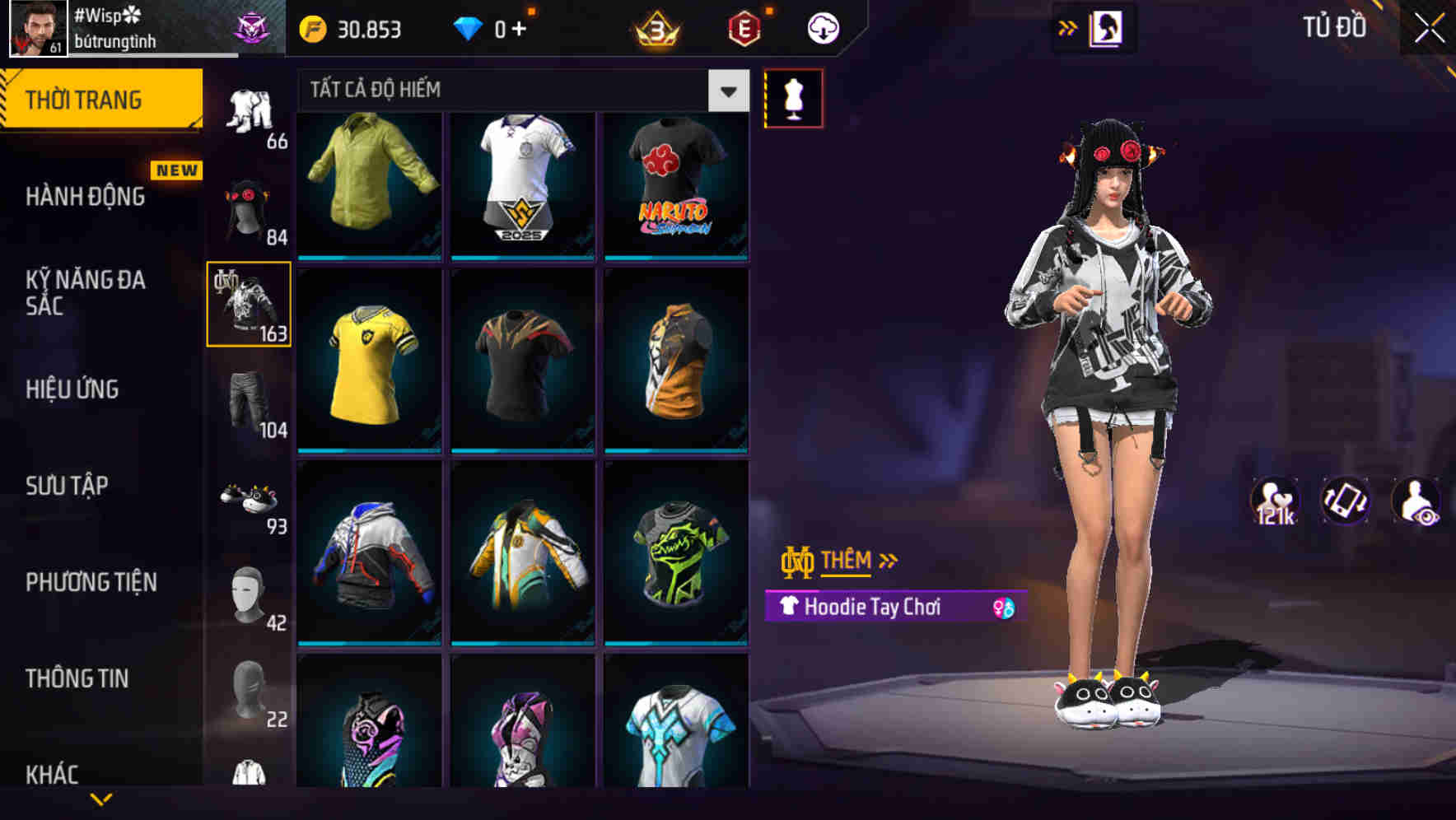
Task: Select the Naruto Shippuden shirt thumbnail
Action: click(677, 184)
